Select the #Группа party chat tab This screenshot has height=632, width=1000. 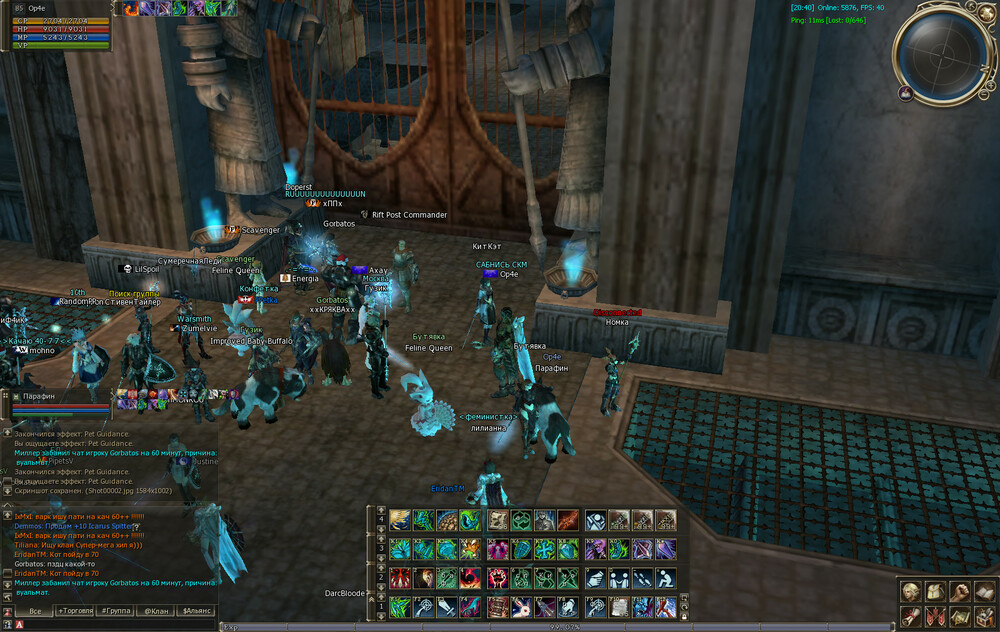pyautogui.click(x=117, y=610)
